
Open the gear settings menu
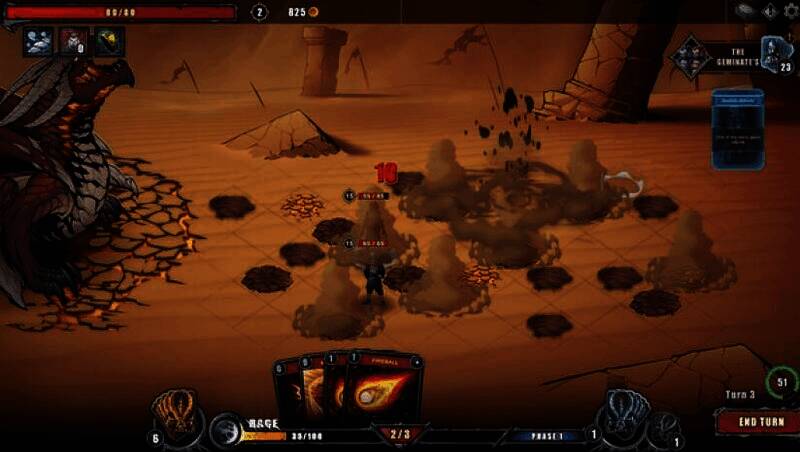[791, 12]
